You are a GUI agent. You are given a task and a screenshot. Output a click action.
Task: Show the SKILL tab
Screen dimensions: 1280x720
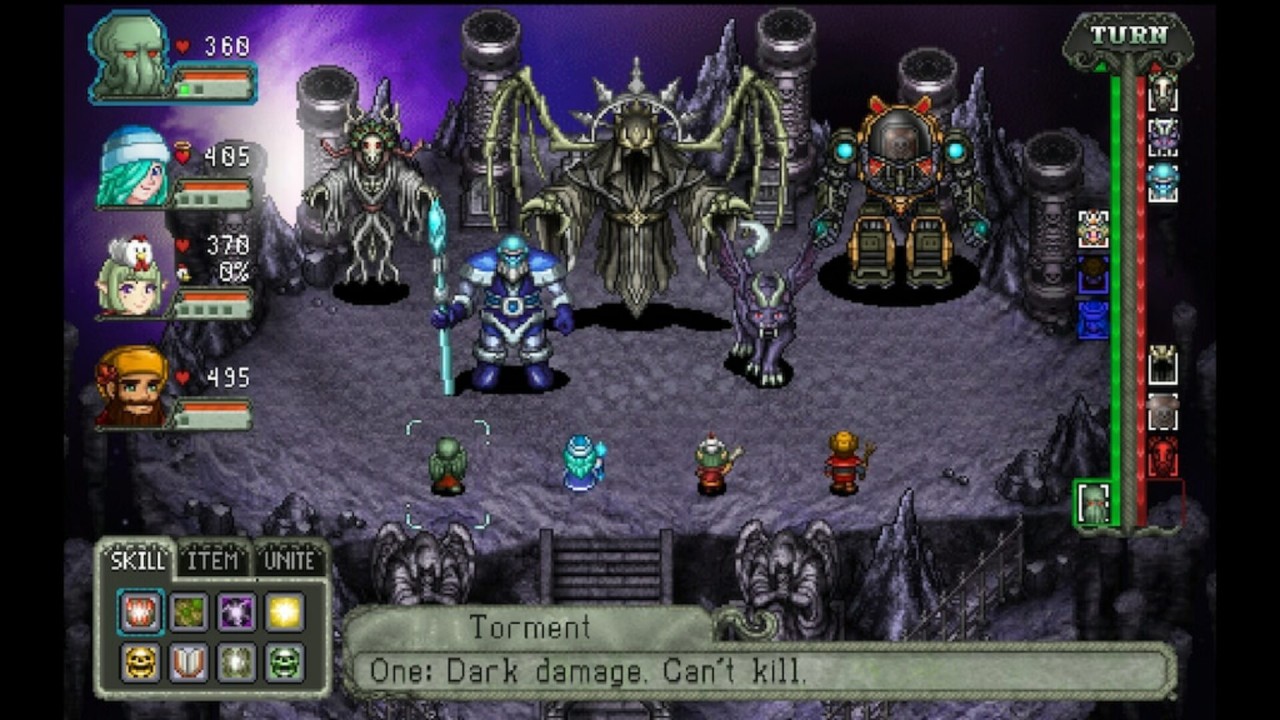click(x=138, y=561)
